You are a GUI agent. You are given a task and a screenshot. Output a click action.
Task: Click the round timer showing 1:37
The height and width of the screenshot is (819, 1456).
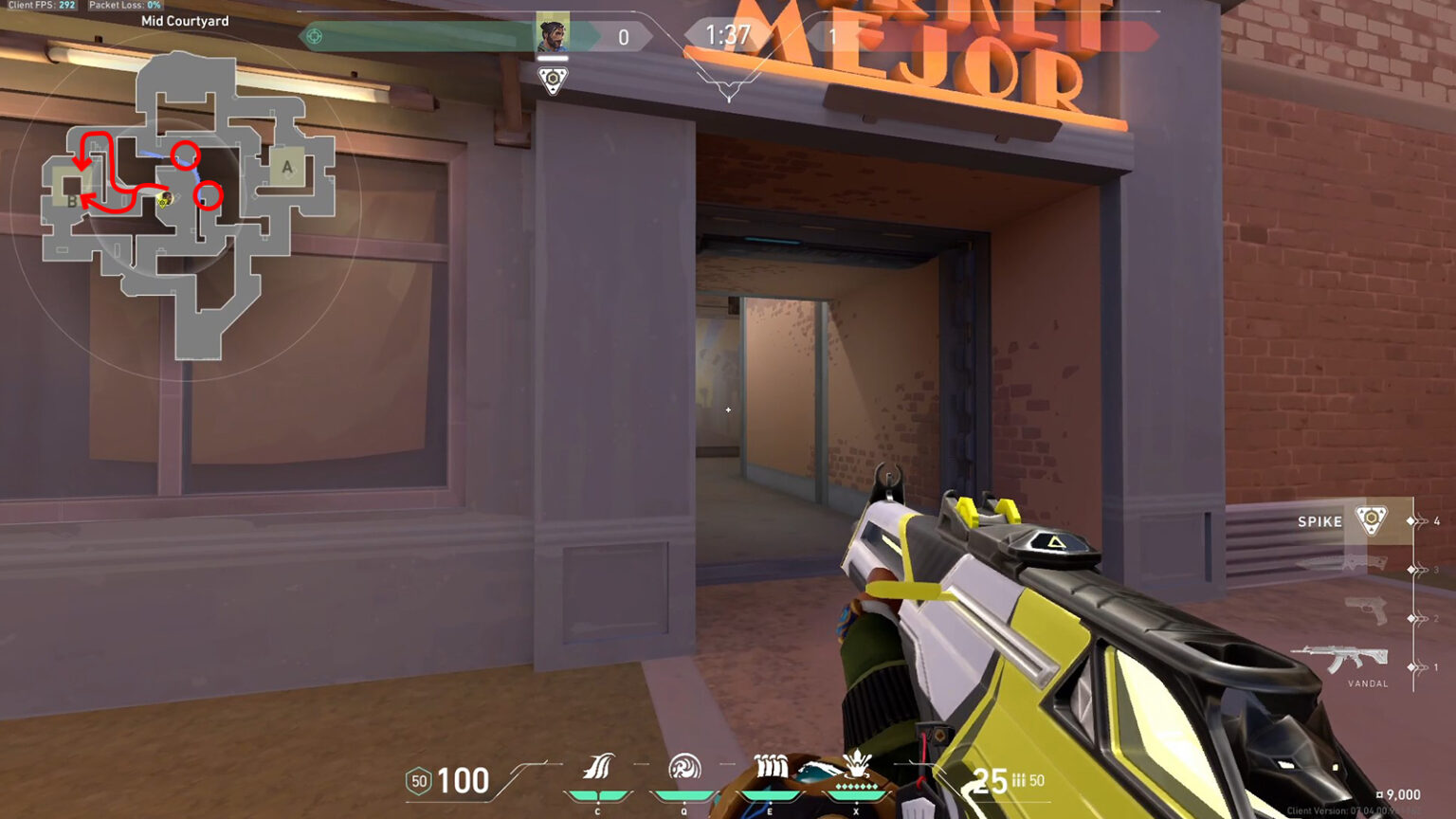click(x=726, y=36)
